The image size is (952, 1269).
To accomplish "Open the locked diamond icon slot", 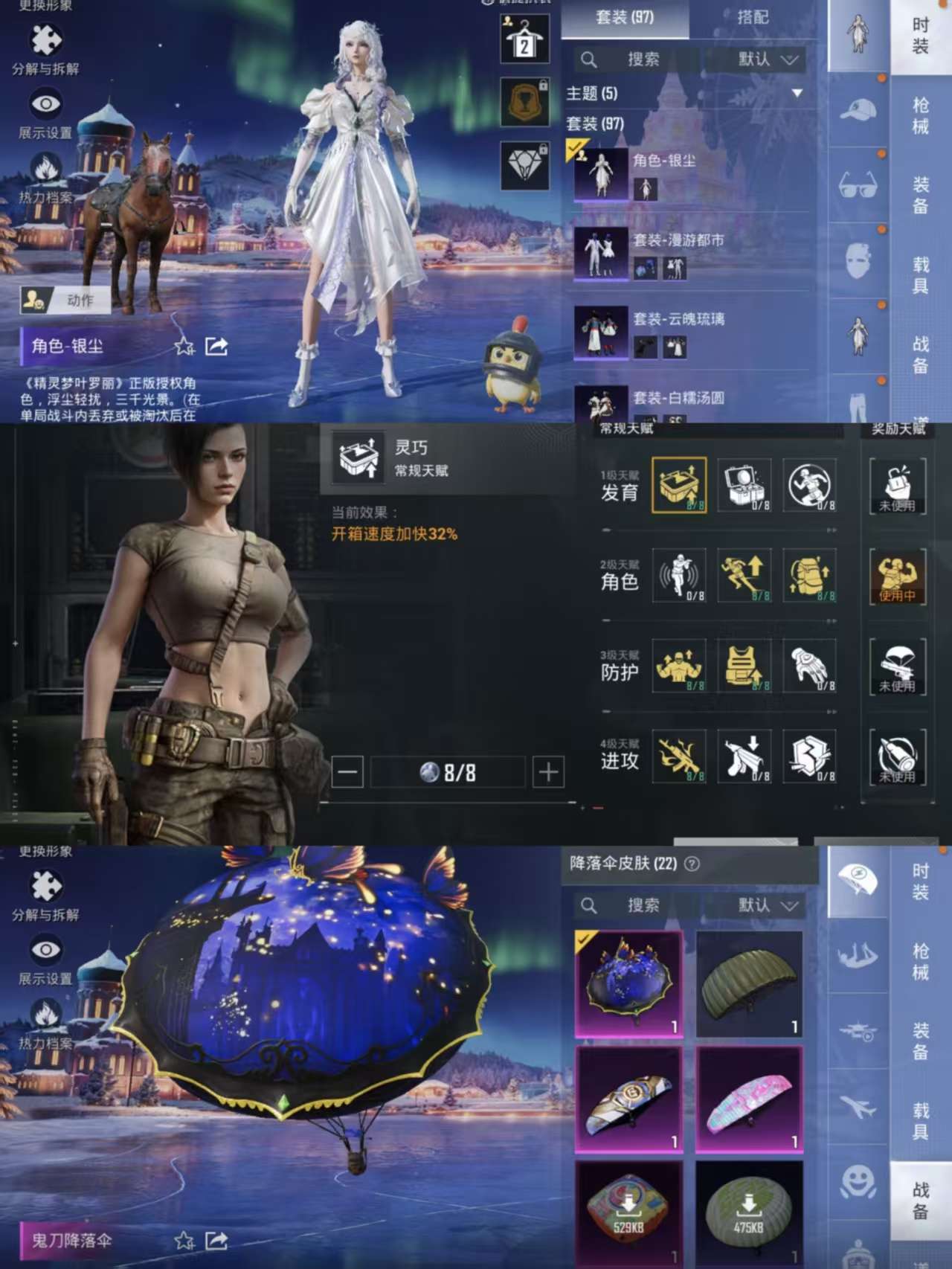I will [x=524, y=165].
